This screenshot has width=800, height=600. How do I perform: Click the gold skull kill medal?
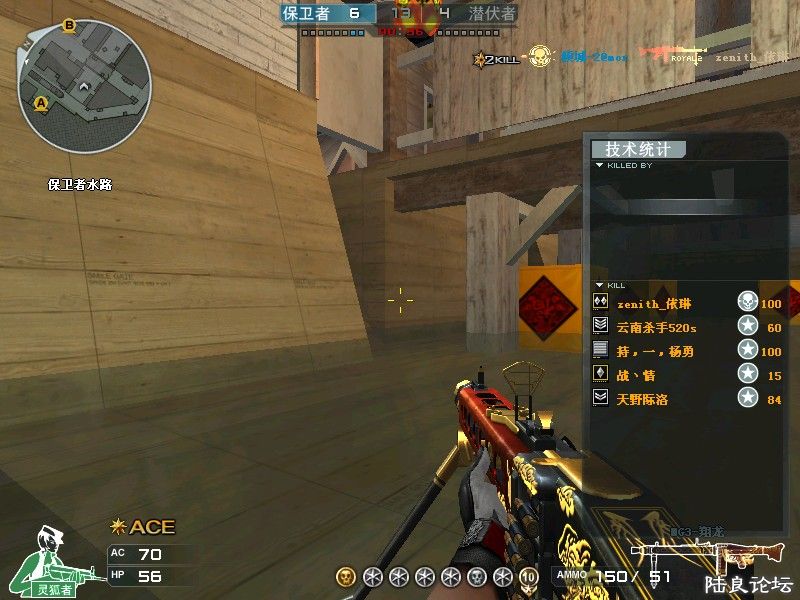346,577
